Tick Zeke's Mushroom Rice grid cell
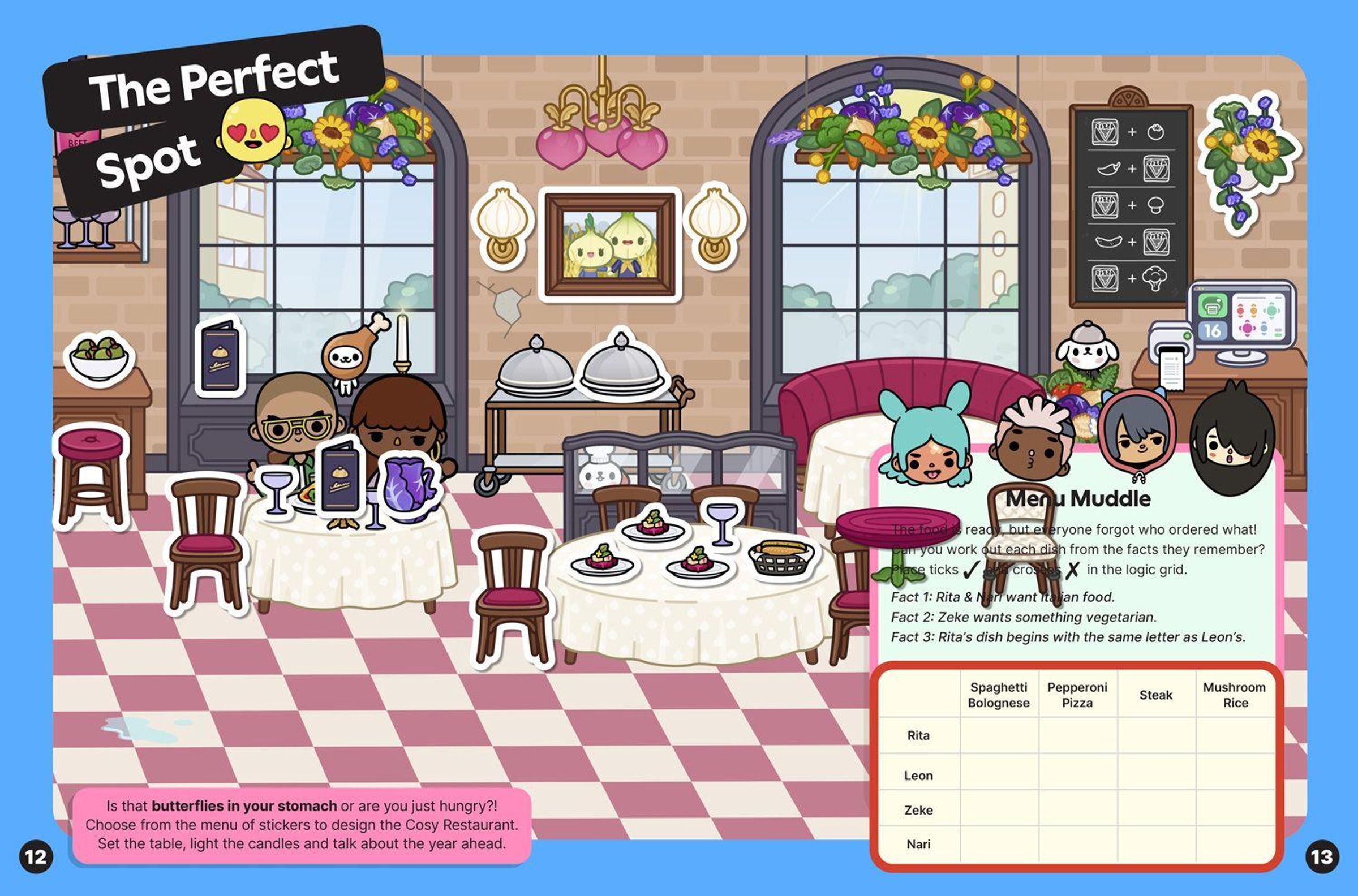This screenshot has height=896, width=1358. point(1235,808)
